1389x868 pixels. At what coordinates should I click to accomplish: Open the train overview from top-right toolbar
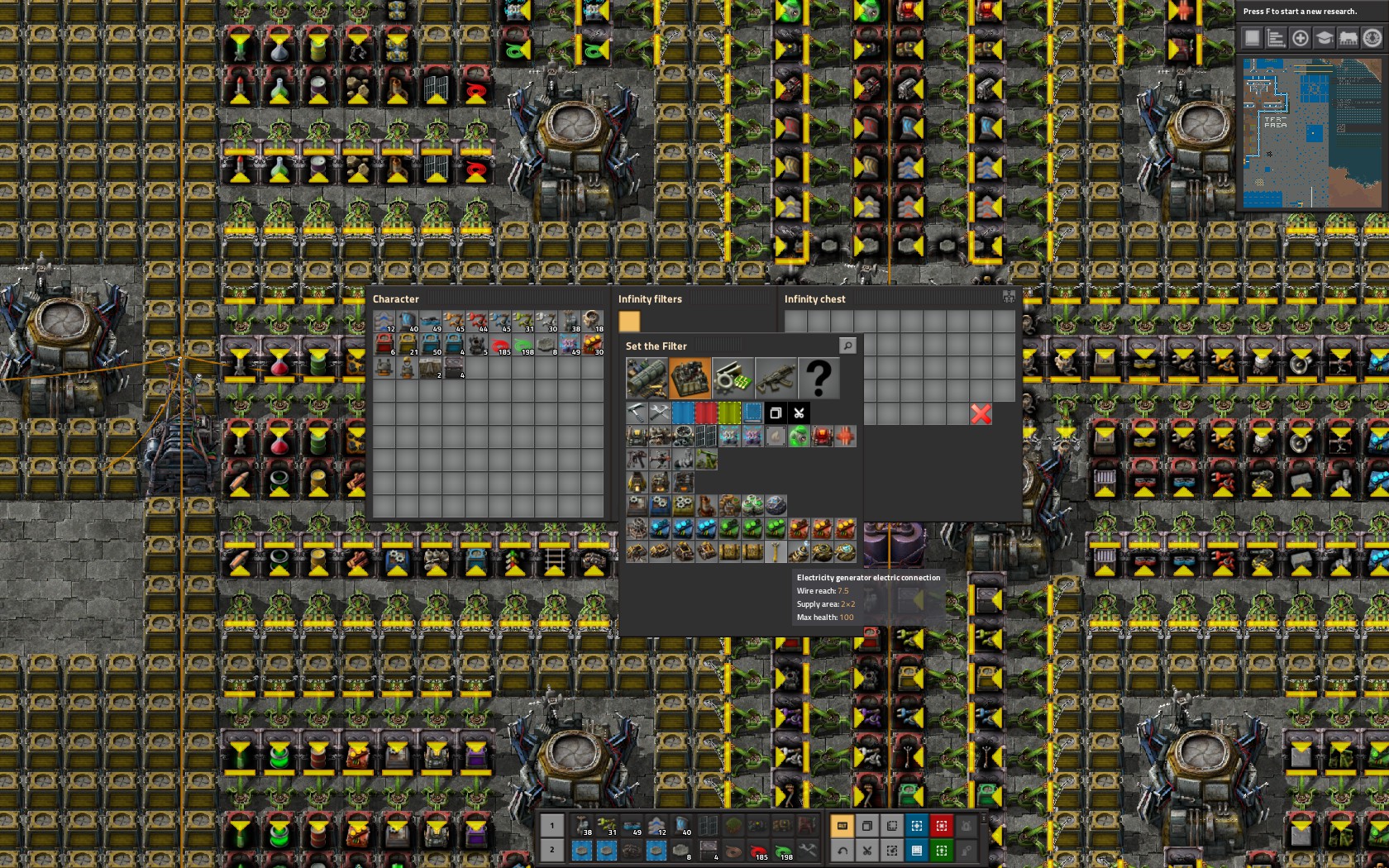[x=1348, y=38]
